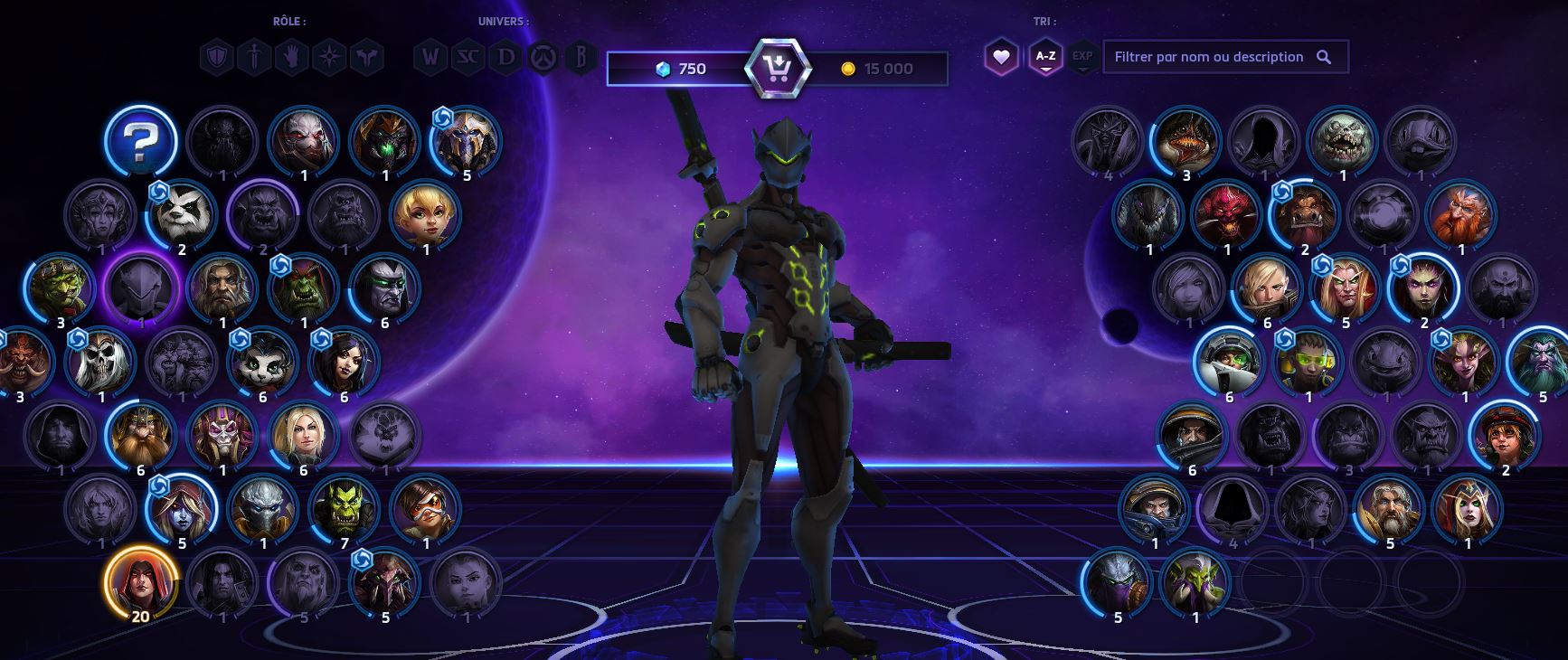Viewport: 1568px width, 660px height.
Task: Select the Lúcio portrait with green visor
Action: coord(1308,361)
